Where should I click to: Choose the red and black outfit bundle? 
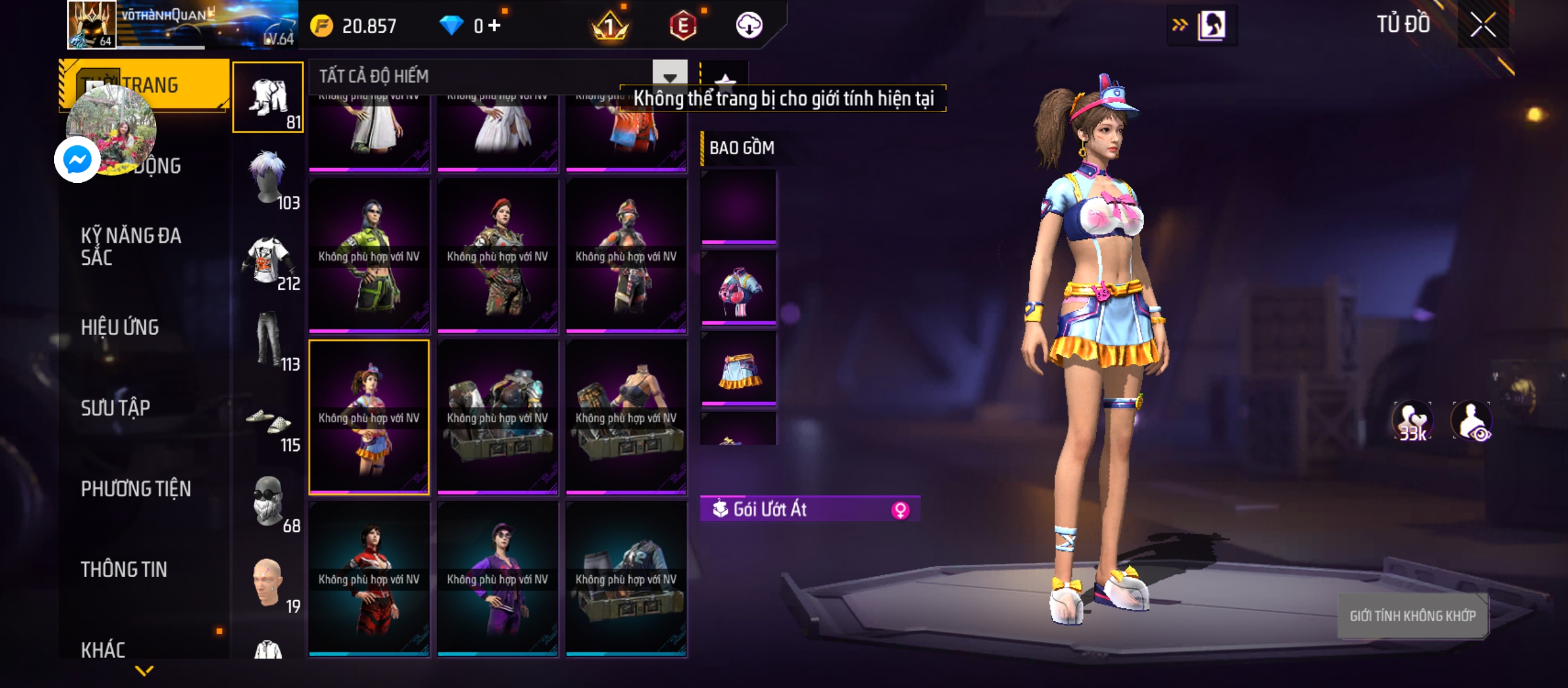[x=369, y=578]
